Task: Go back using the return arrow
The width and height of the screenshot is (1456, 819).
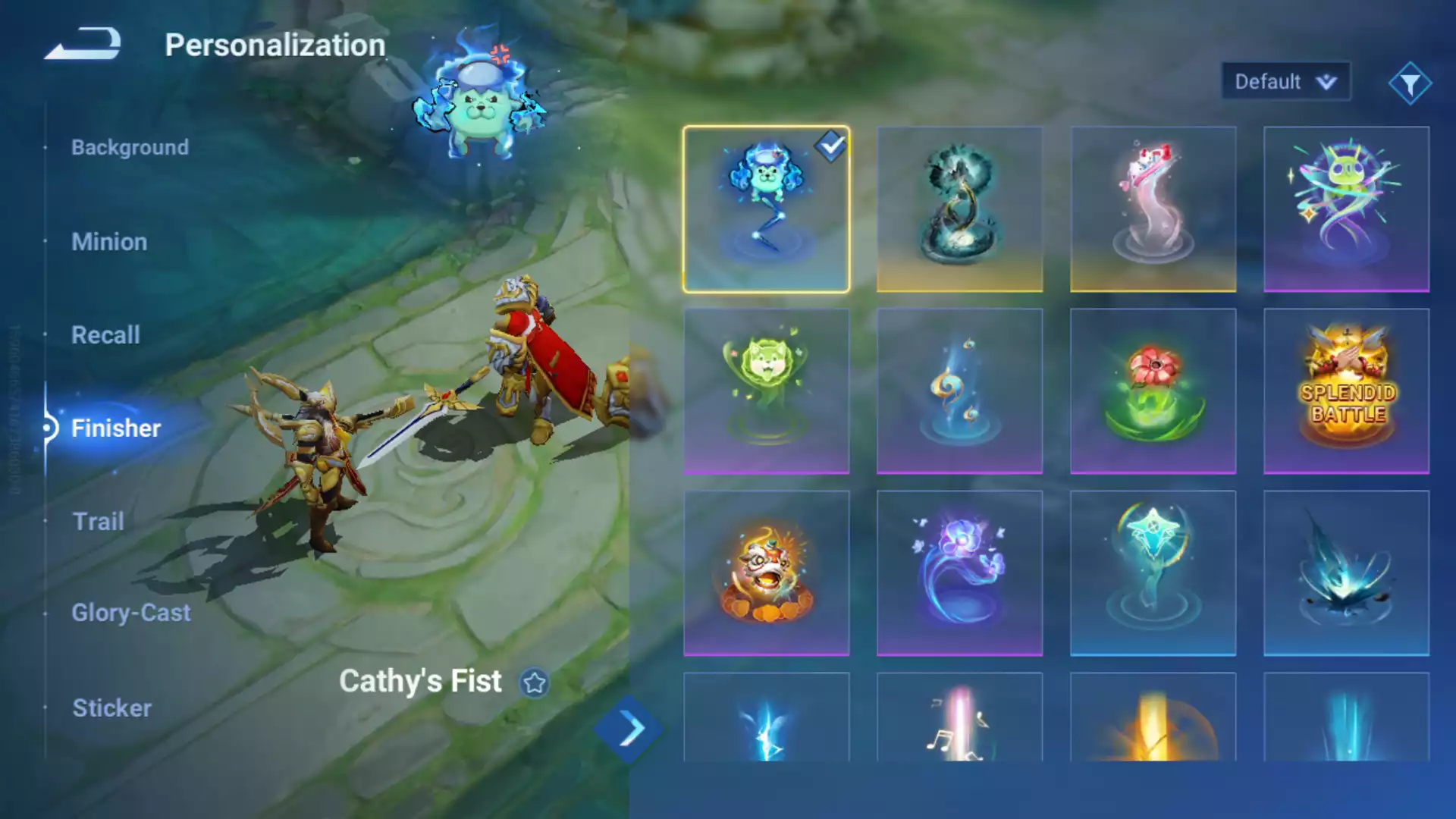Action: [x=83, y=44]
